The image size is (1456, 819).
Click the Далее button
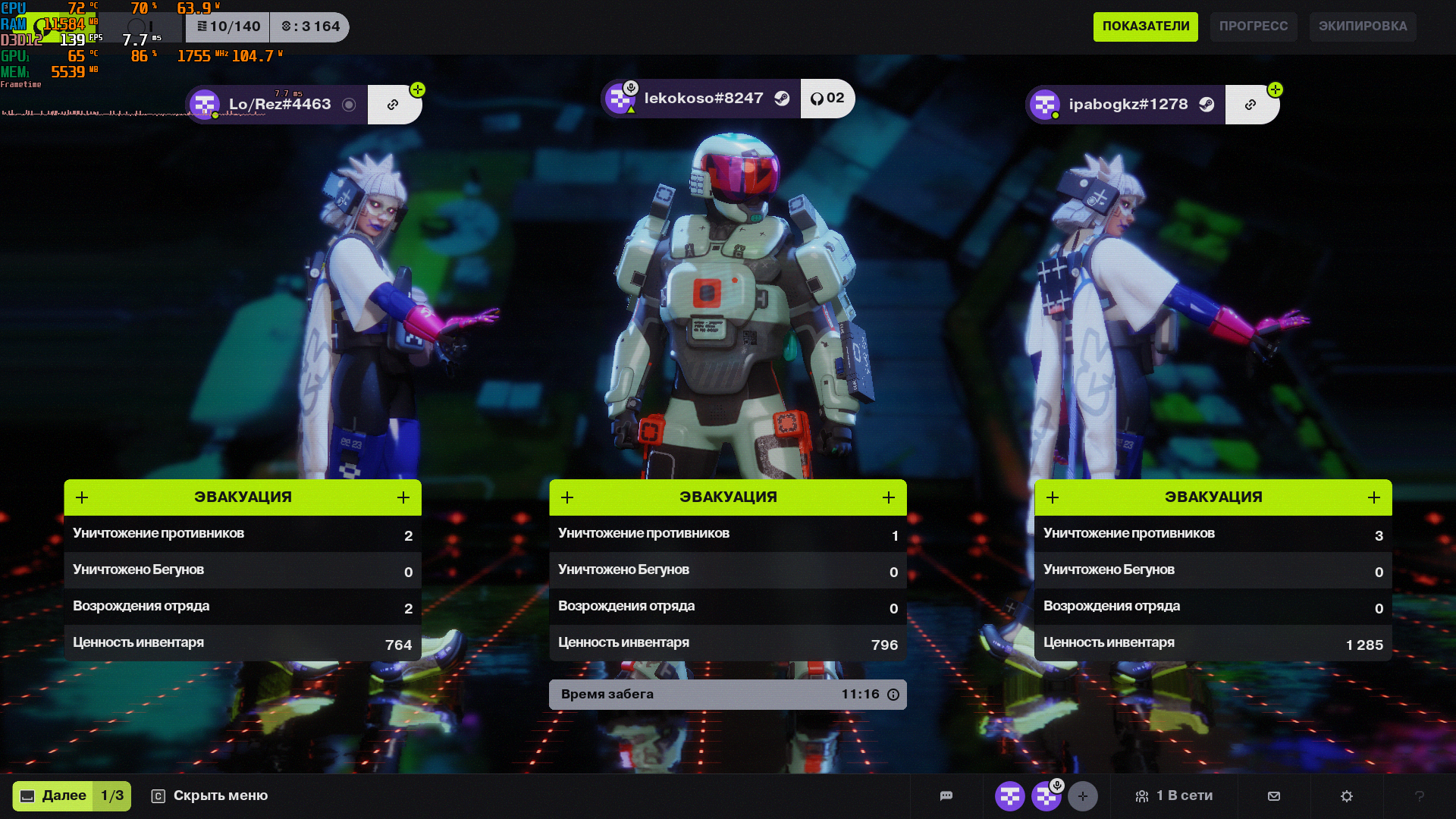click(x=71, y=796)
